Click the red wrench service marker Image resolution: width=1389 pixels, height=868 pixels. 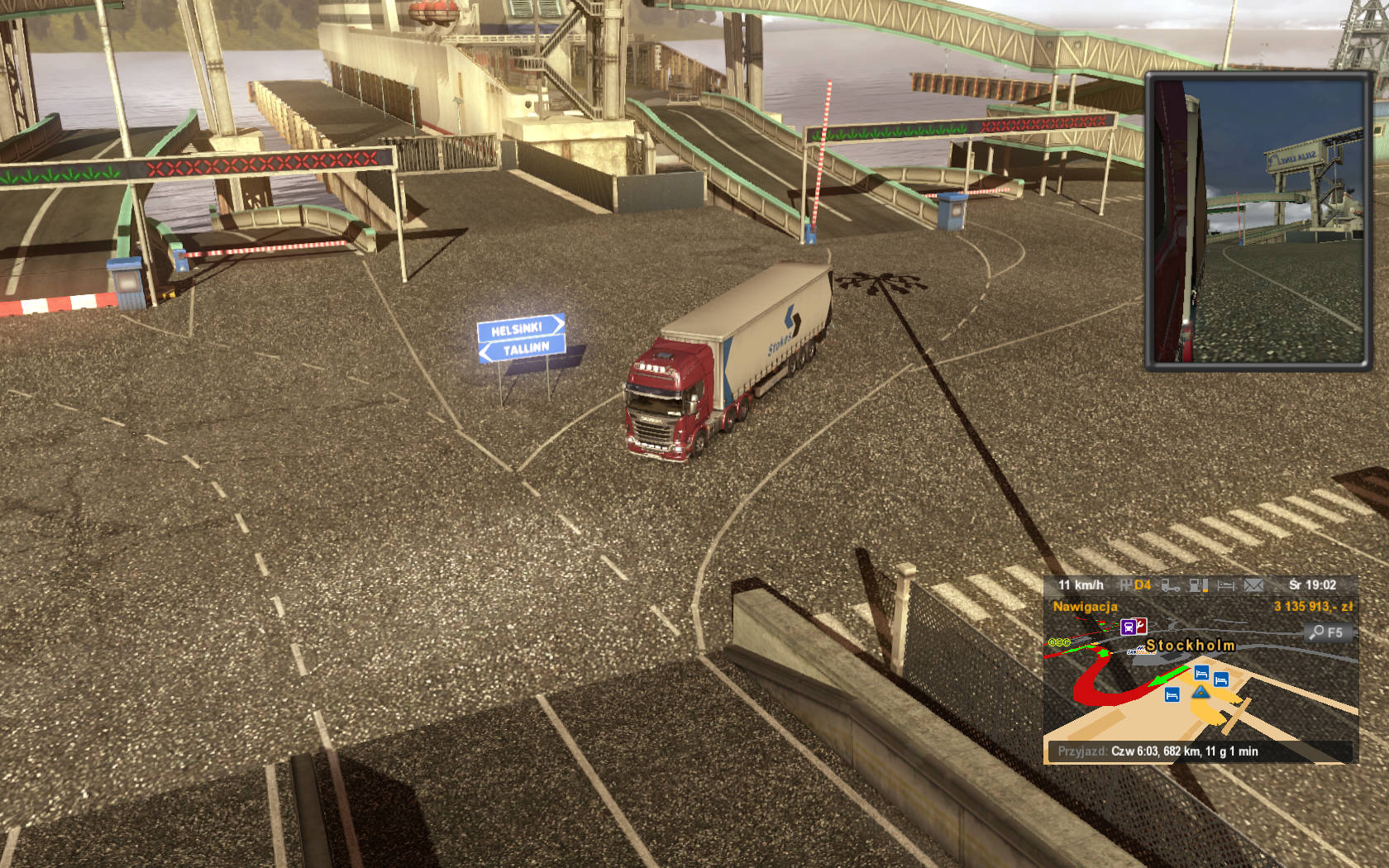click(x=1141, y=626)
